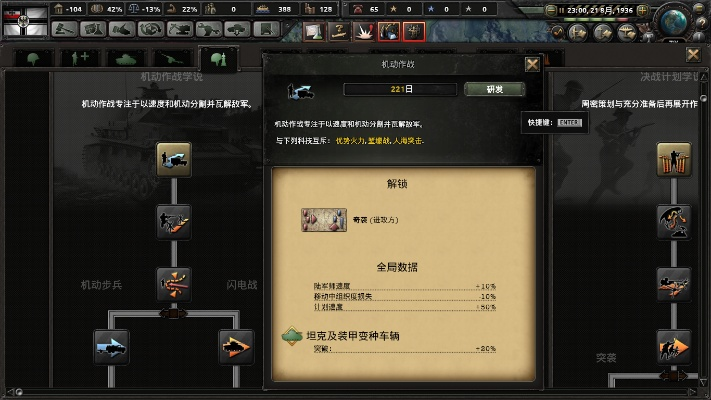Open the explosion alert icon
This screenshot has height=400, width=711.
click(363, 30)
